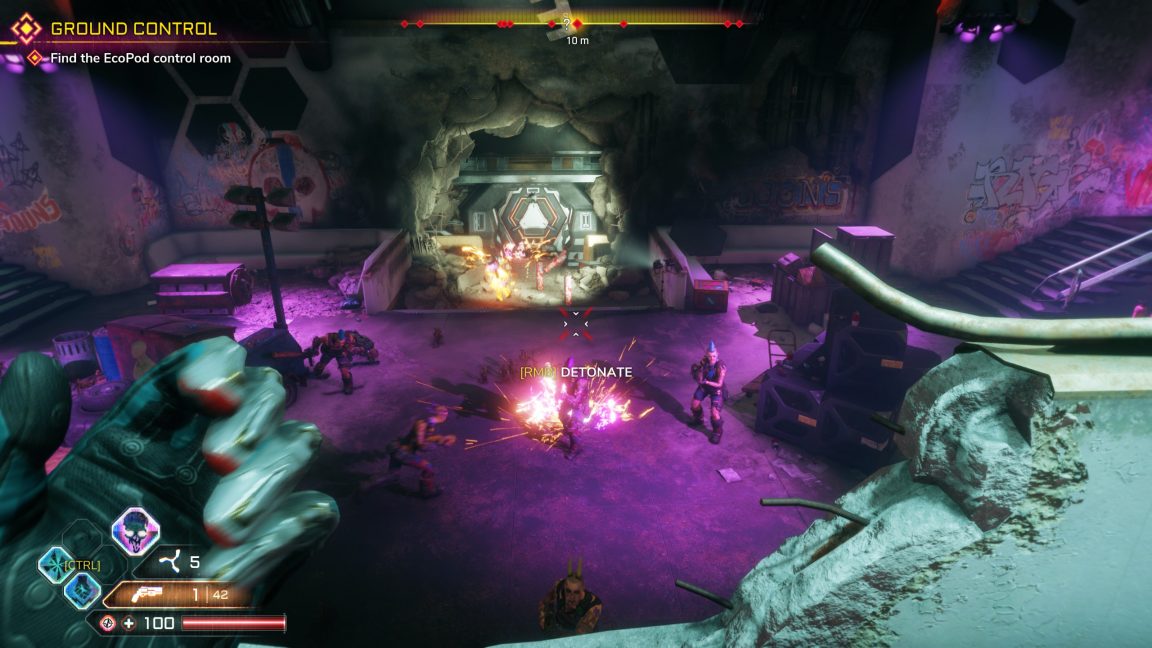
Task: Activate the blue fist ability icon
Action: 81,590
